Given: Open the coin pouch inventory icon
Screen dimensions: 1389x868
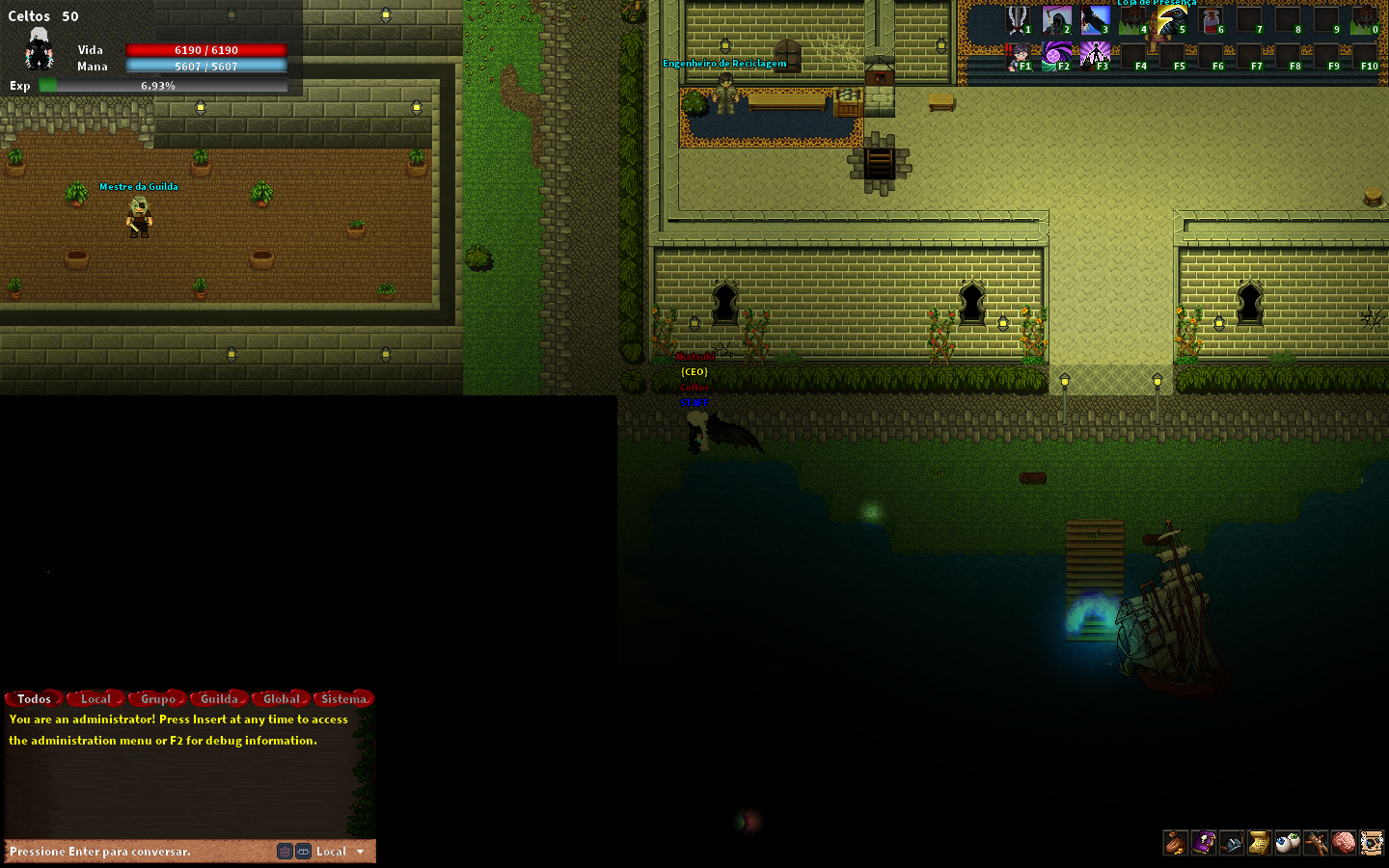Looking at the screenshot, I should click(1175, 843).
